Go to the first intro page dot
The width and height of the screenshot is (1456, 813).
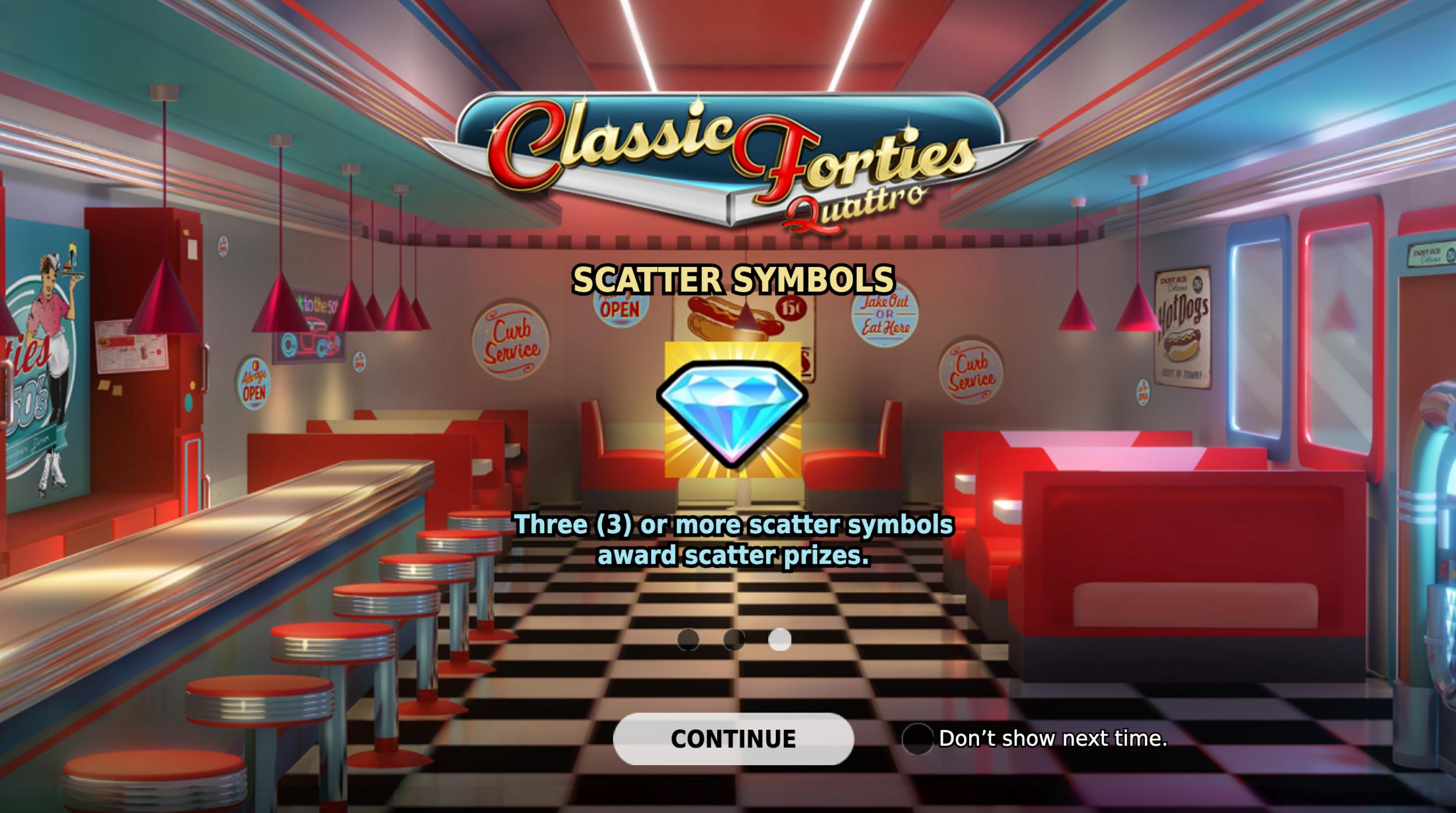click(688, 639)
